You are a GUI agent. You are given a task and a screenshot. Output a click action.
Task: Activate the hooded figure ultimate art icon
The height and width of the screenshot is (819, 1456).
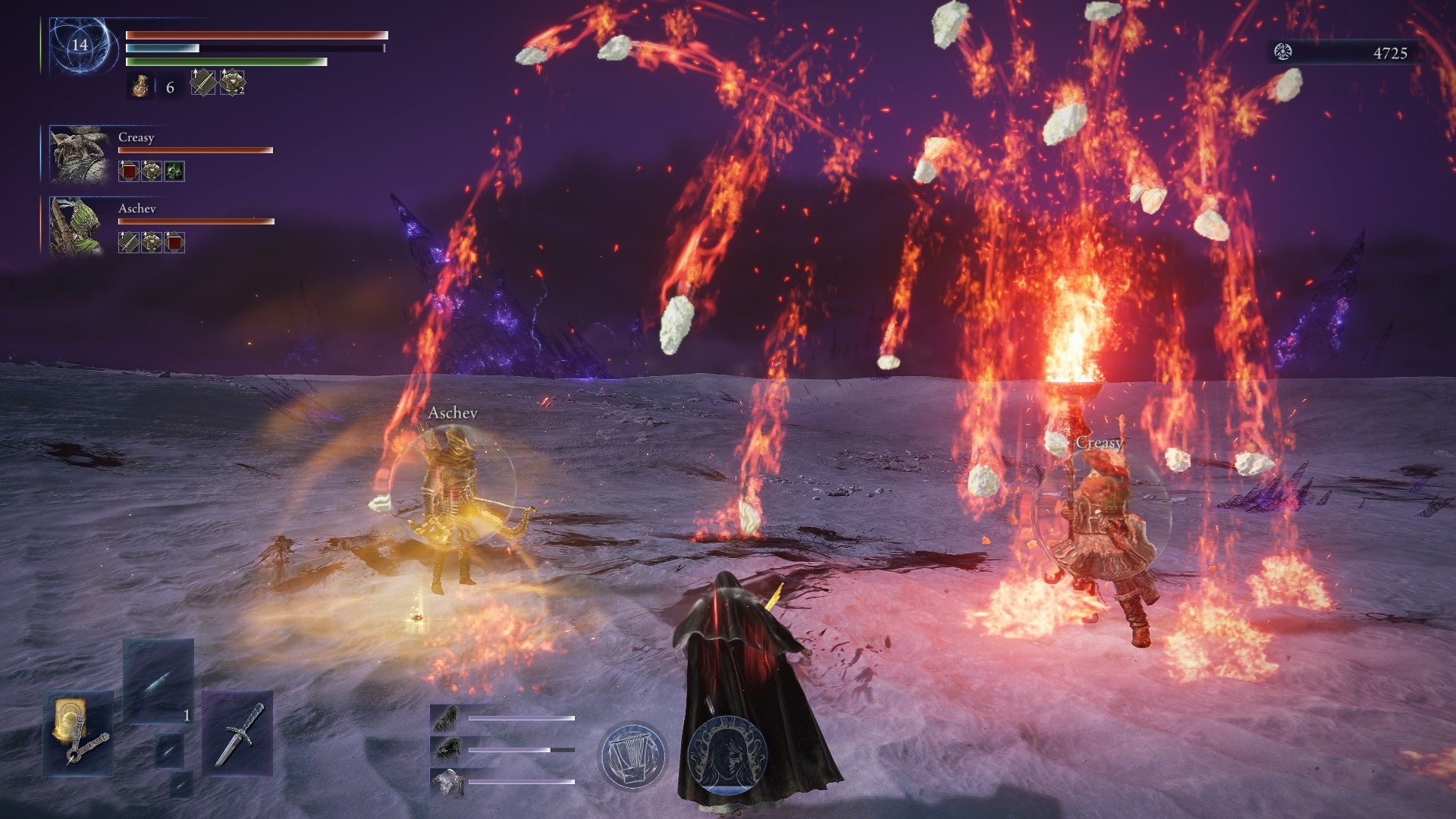pyautogui.click(x=722, y=755)
